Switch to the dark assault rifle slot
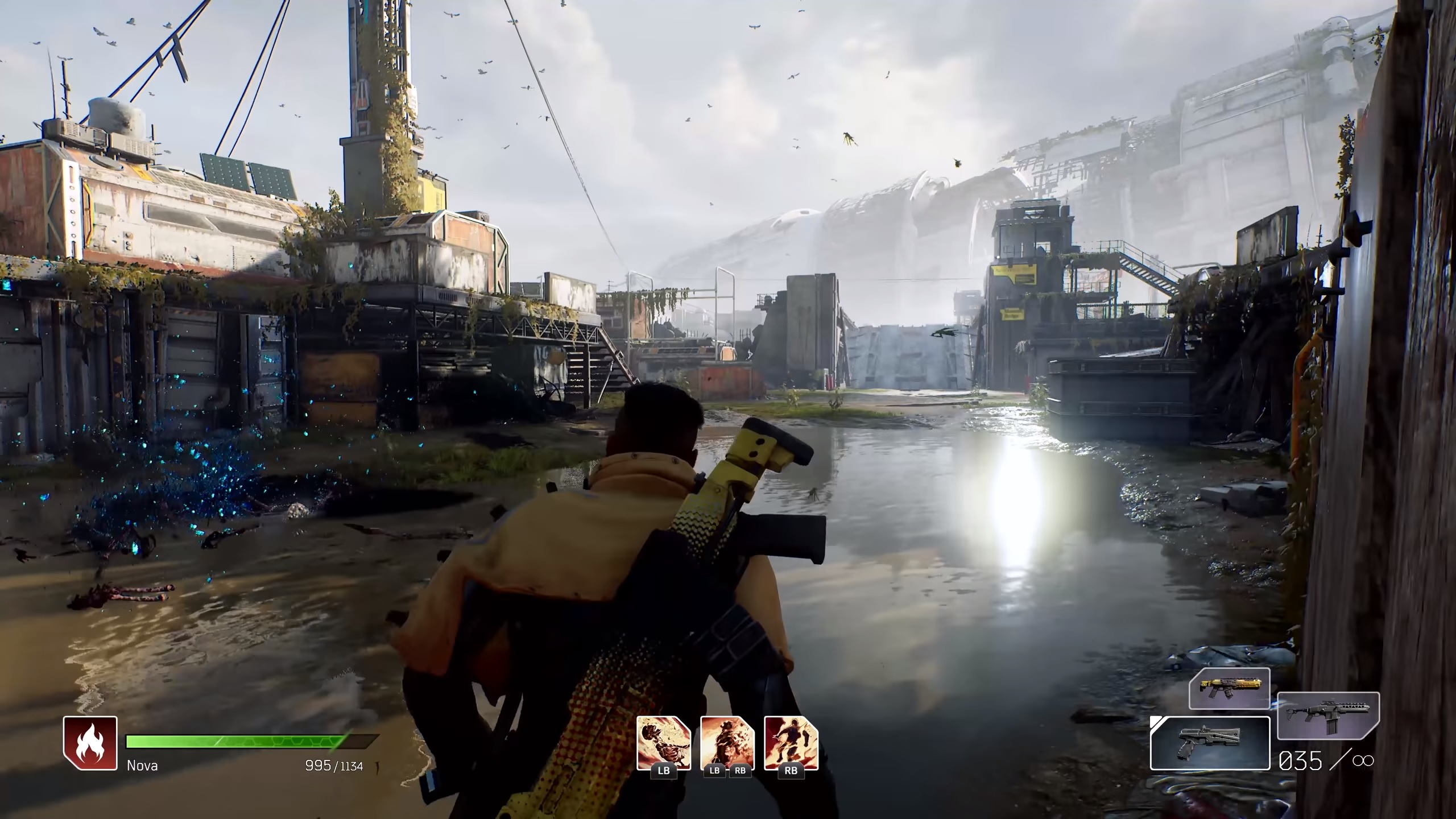1456x819 pixels. pyautogui.click(x=1328, y=715)
